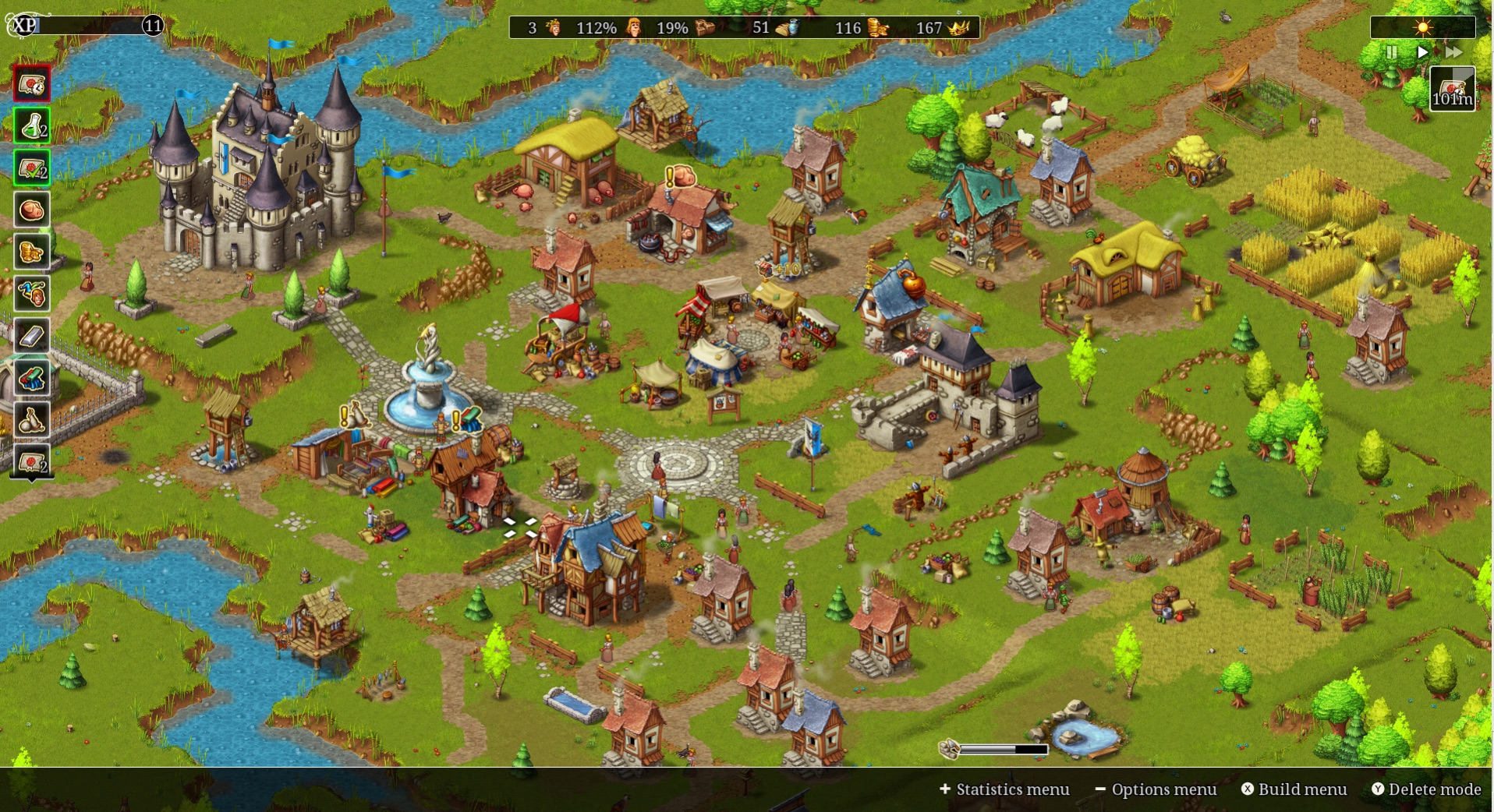Open the cloth bundle quest icon
Viewport: 1494px width, 812px height.
pos(31,378)
